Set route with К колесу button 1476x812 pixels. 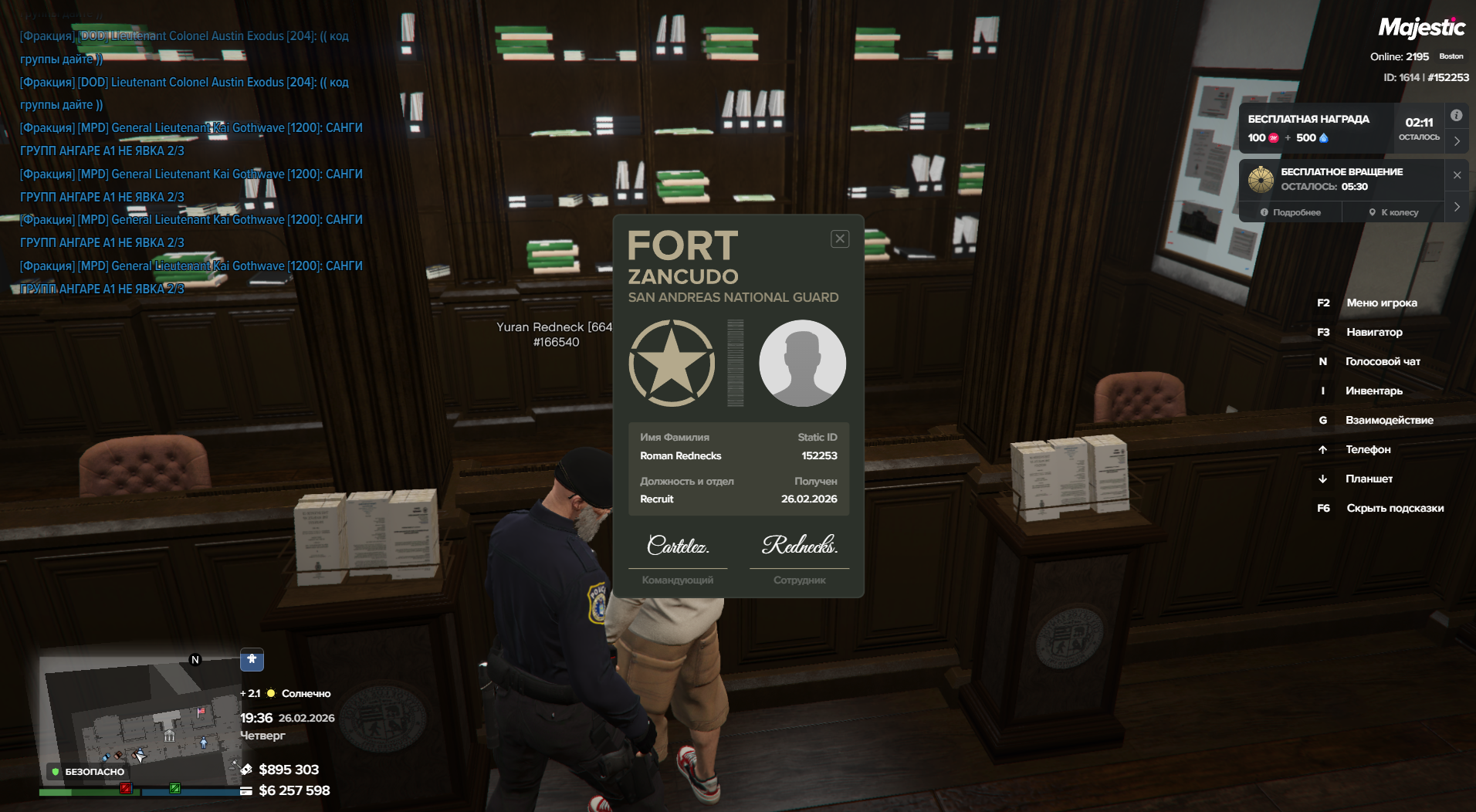pos(1393,212)
